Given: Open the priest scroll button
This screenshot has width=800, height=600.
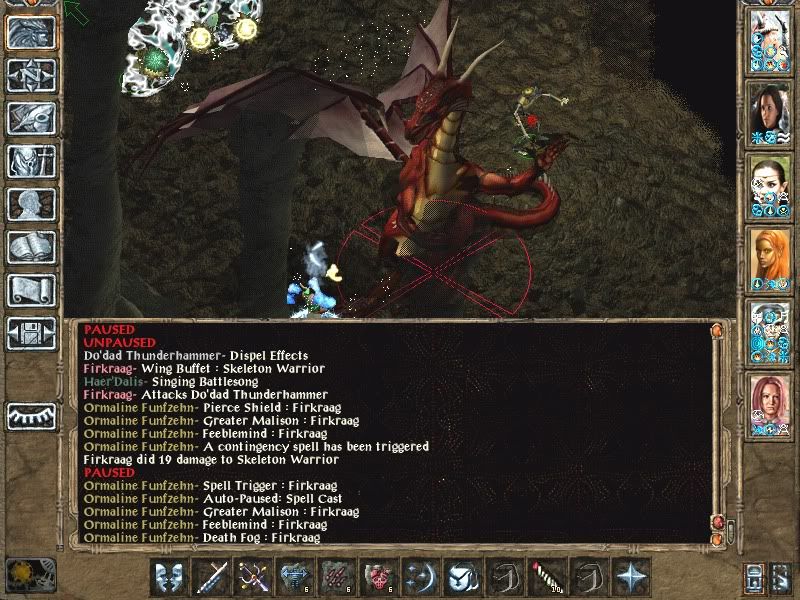Looking at the screenshot, I should pos(31,290).
